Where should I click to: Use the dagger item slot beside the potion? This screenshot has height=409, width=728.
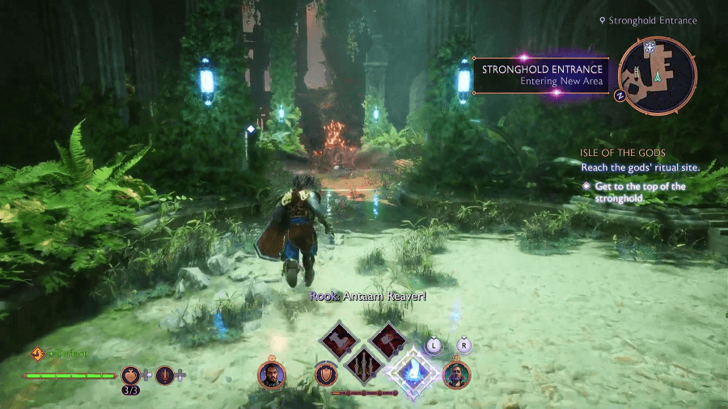click(165, 376)
